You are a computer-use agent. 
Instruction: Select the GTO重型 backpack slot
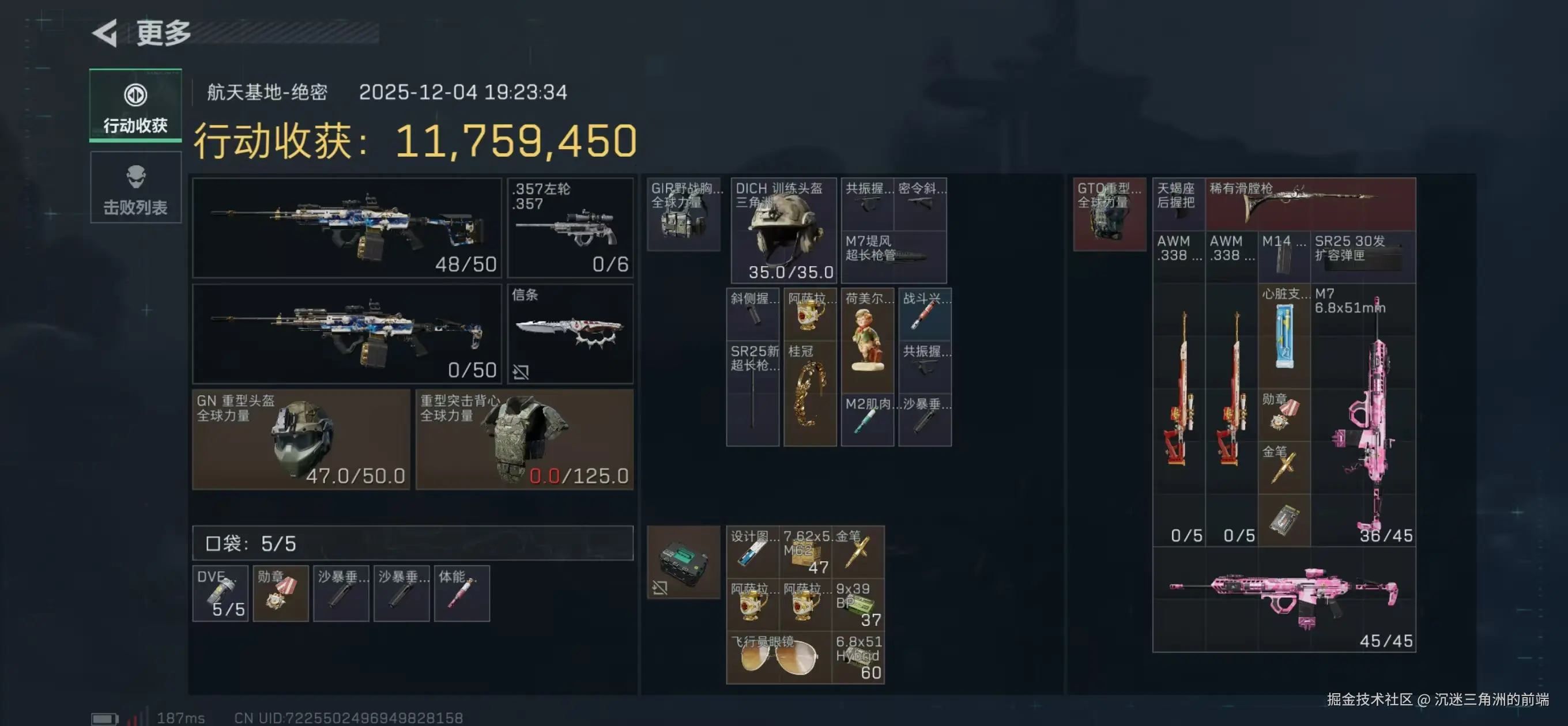coord(1109,214)
